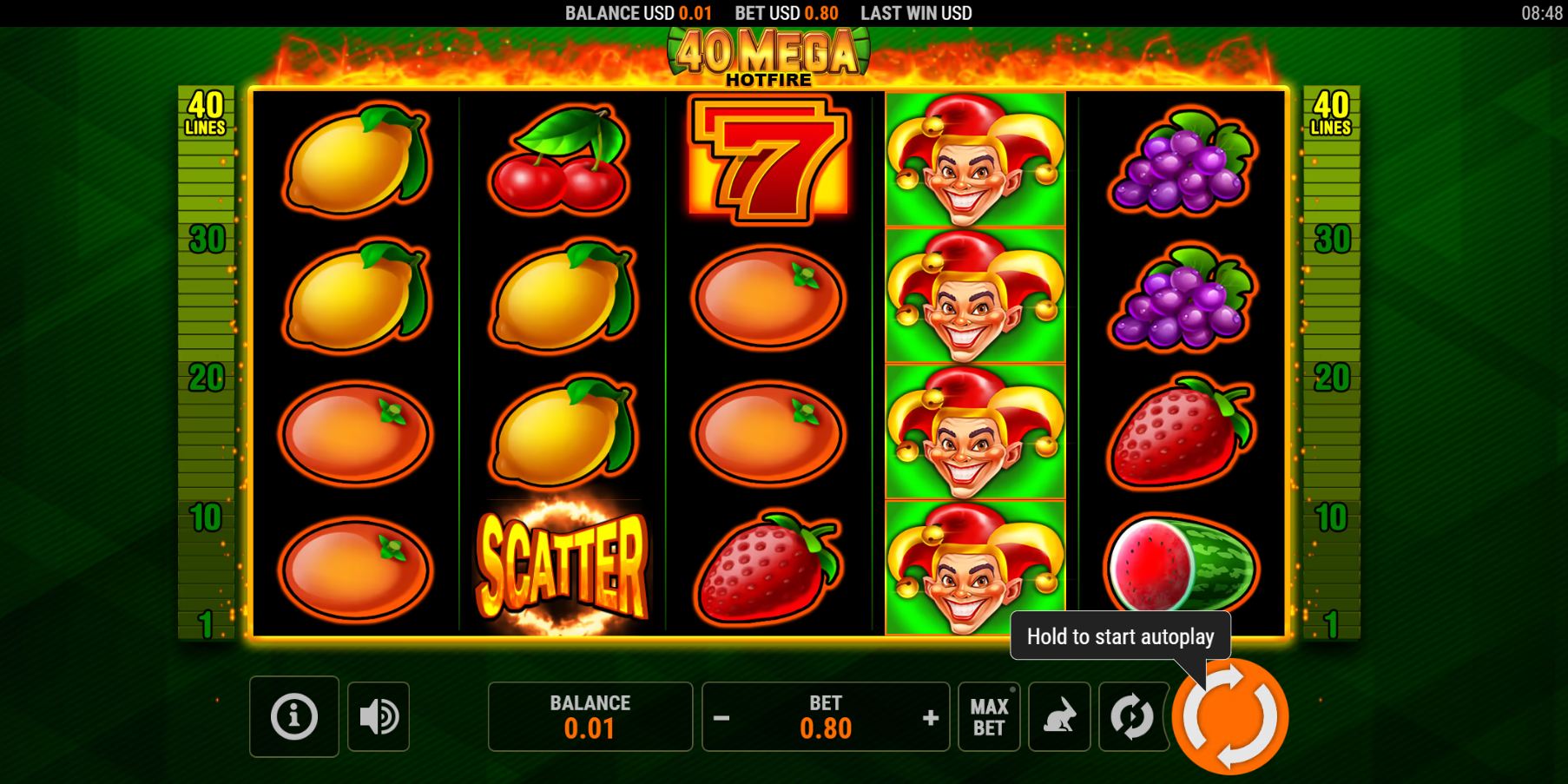Decrease the bet with minus button
The width and height of the screenshot is (1568, 784).
click(x=721, y=718)
